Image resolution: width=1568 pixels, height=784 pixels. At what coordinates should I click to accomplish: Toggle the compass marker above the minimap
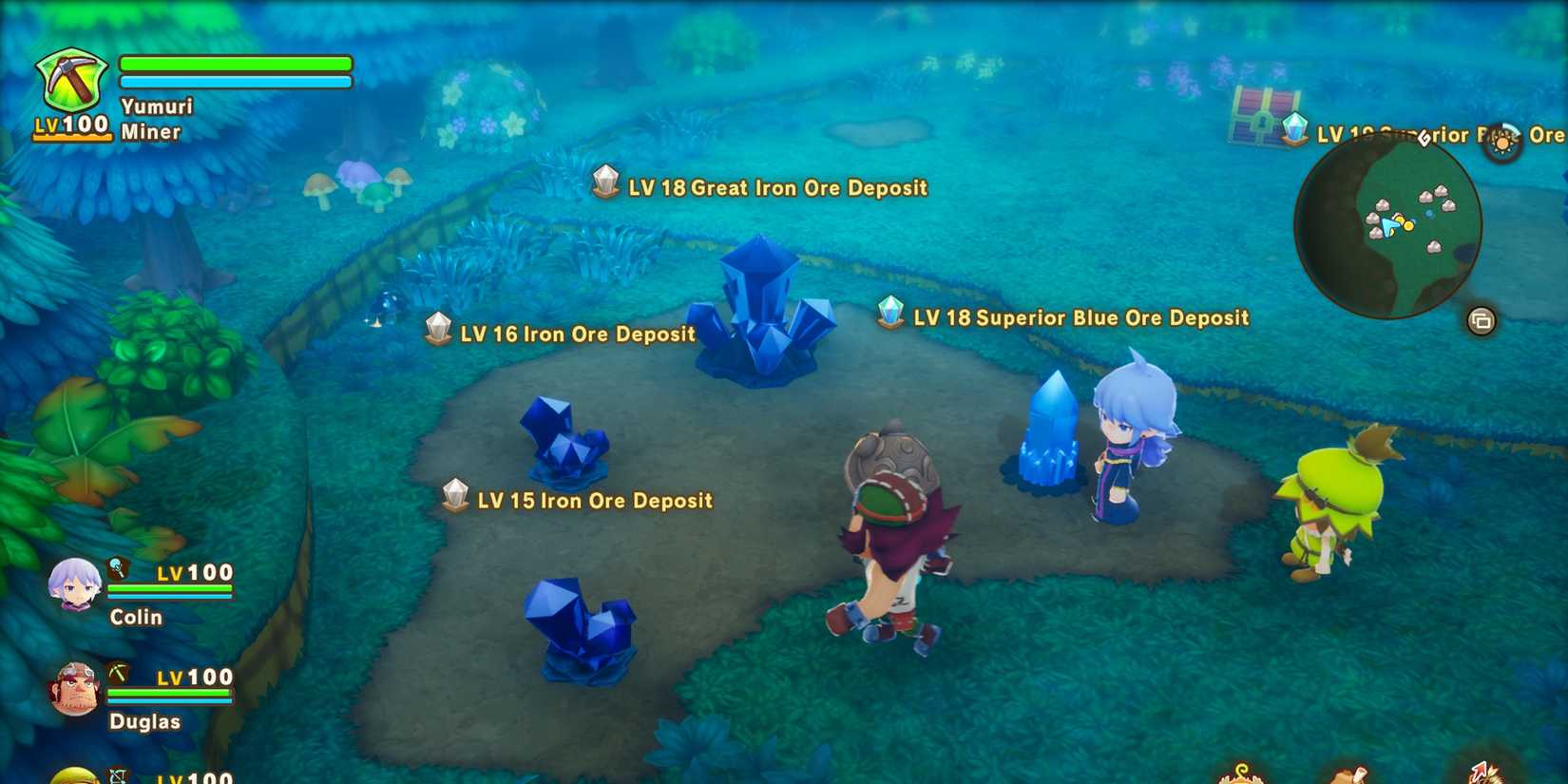click(x=1423, y=139)
